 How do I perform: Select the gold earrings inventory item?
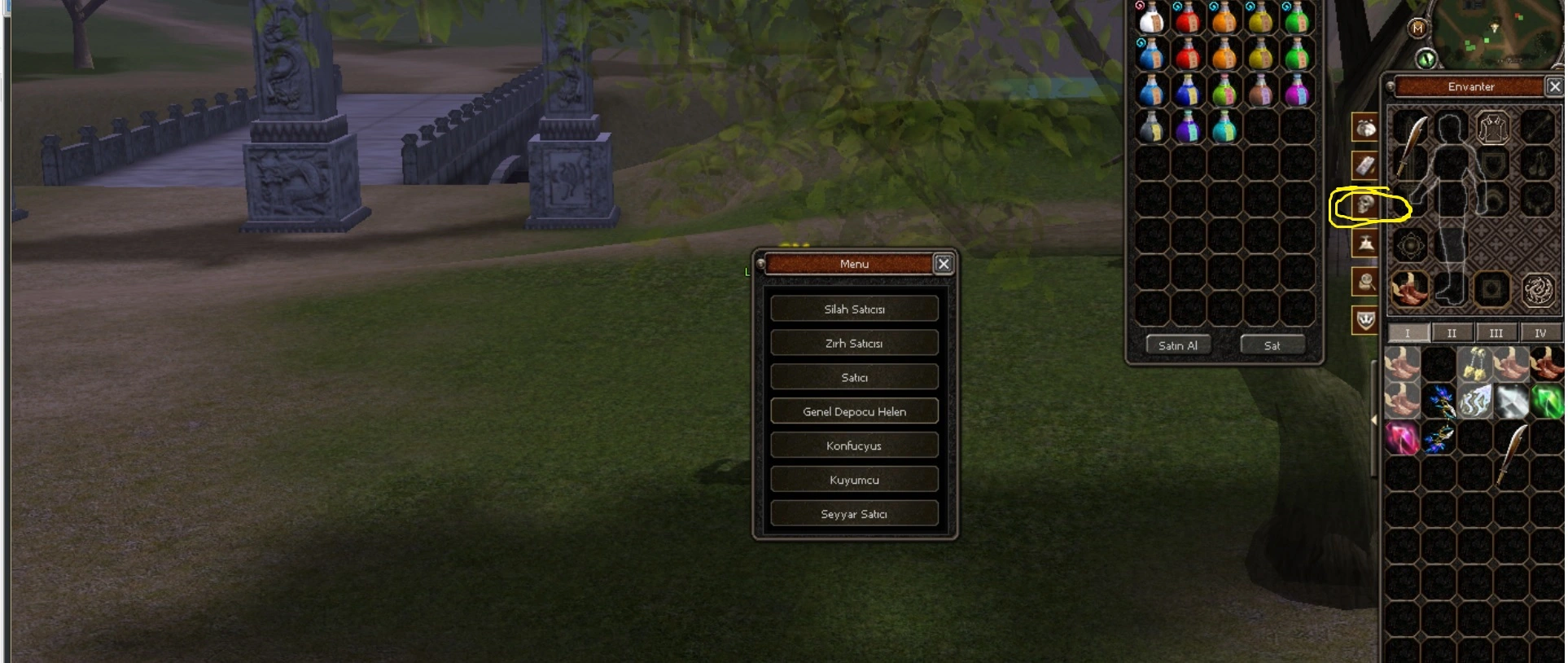pyautogui.click(x=1475, y=364)
